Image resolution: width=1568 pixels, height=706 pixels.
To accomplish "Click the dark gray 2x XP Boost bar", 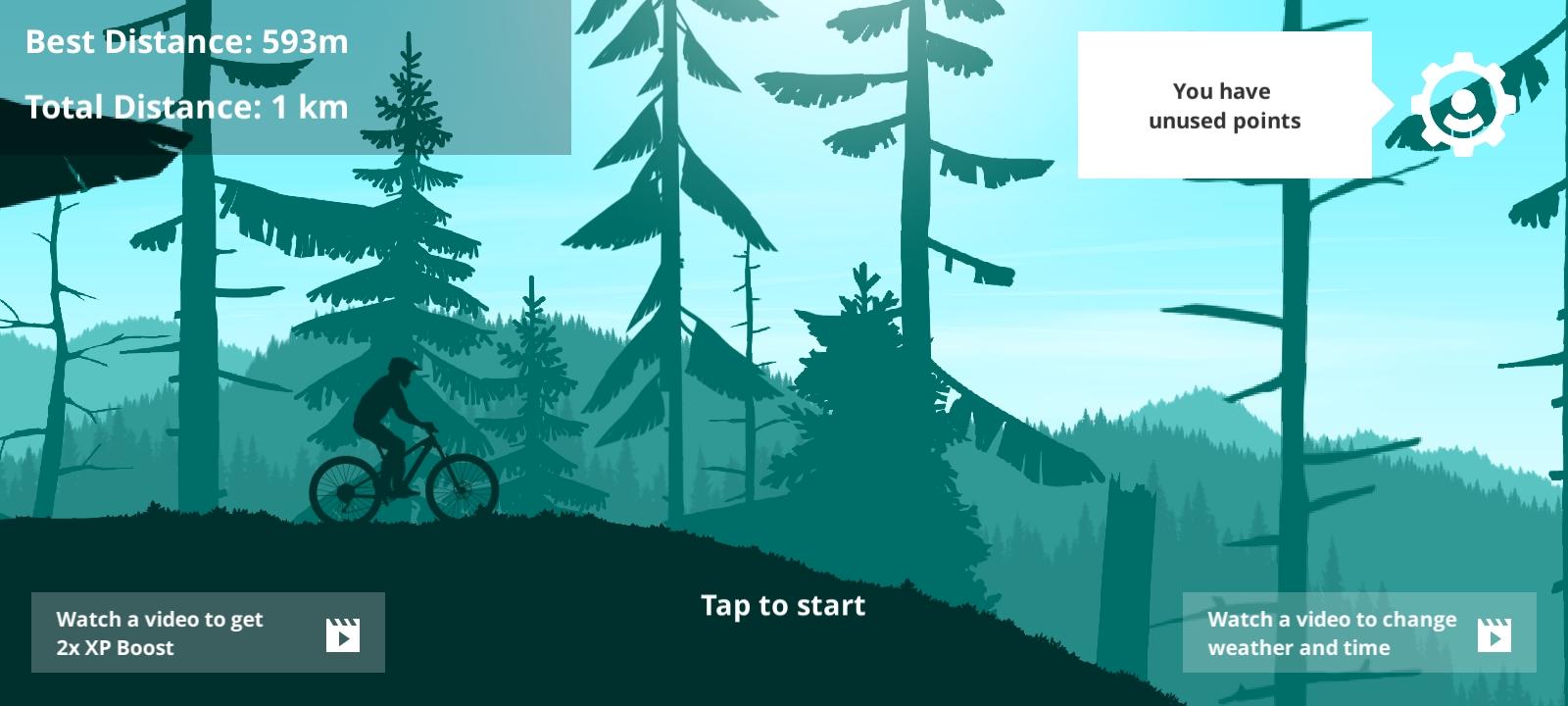I will coord(208,632).
